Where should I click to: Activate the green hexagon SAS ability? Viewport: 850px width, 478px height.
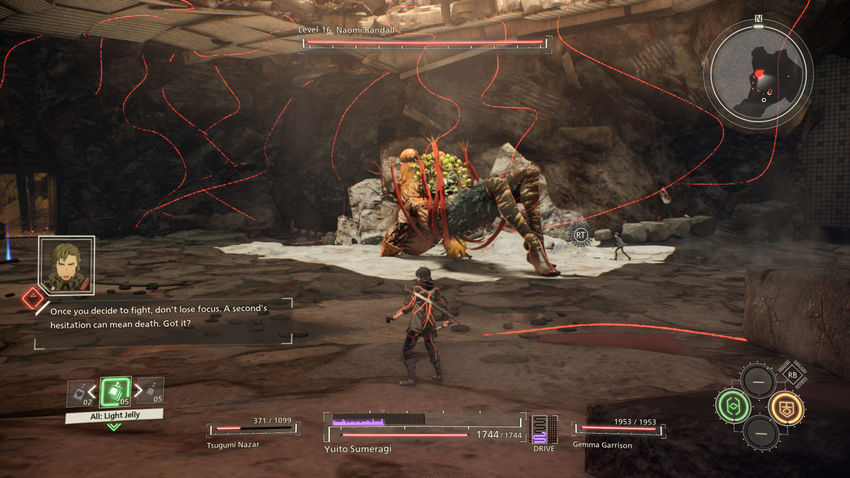pyautogui.click(x=732, y=406)
